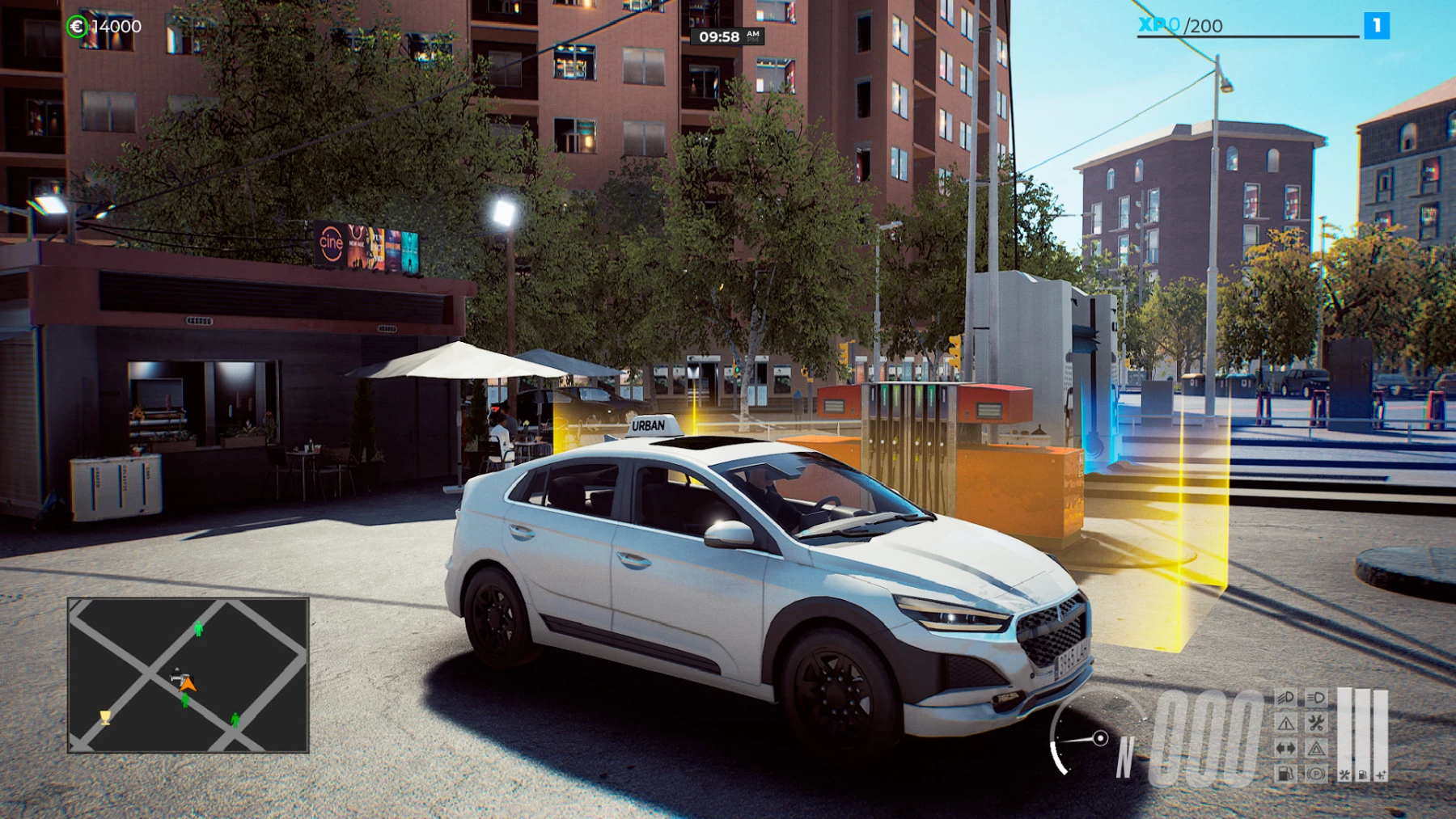Select the low beam headlight indicator
This screenshot has height=819, width=1456.
(1285, 697)
